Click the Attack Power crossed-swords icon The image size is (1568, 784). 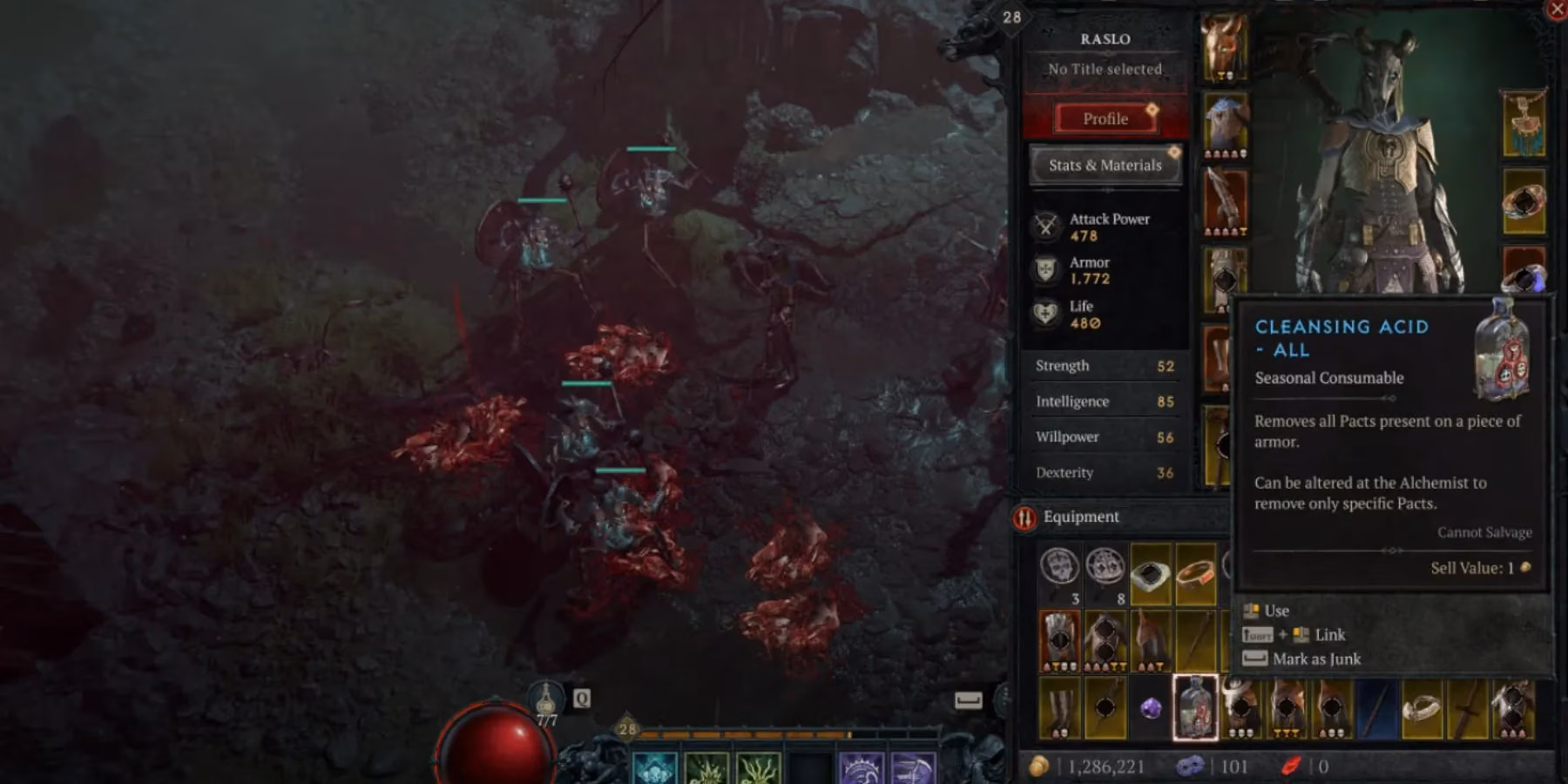click(1044, 226)
